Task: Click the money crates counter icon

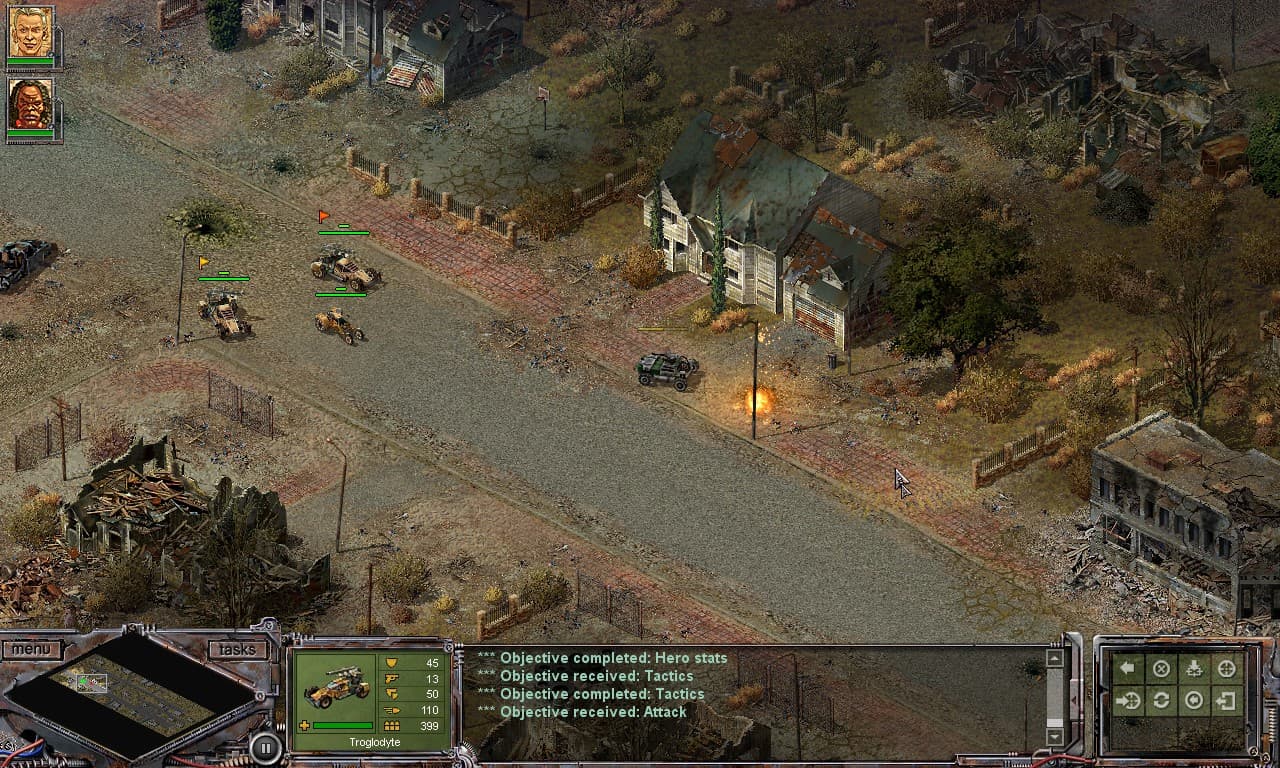Action: pos(391,726)
